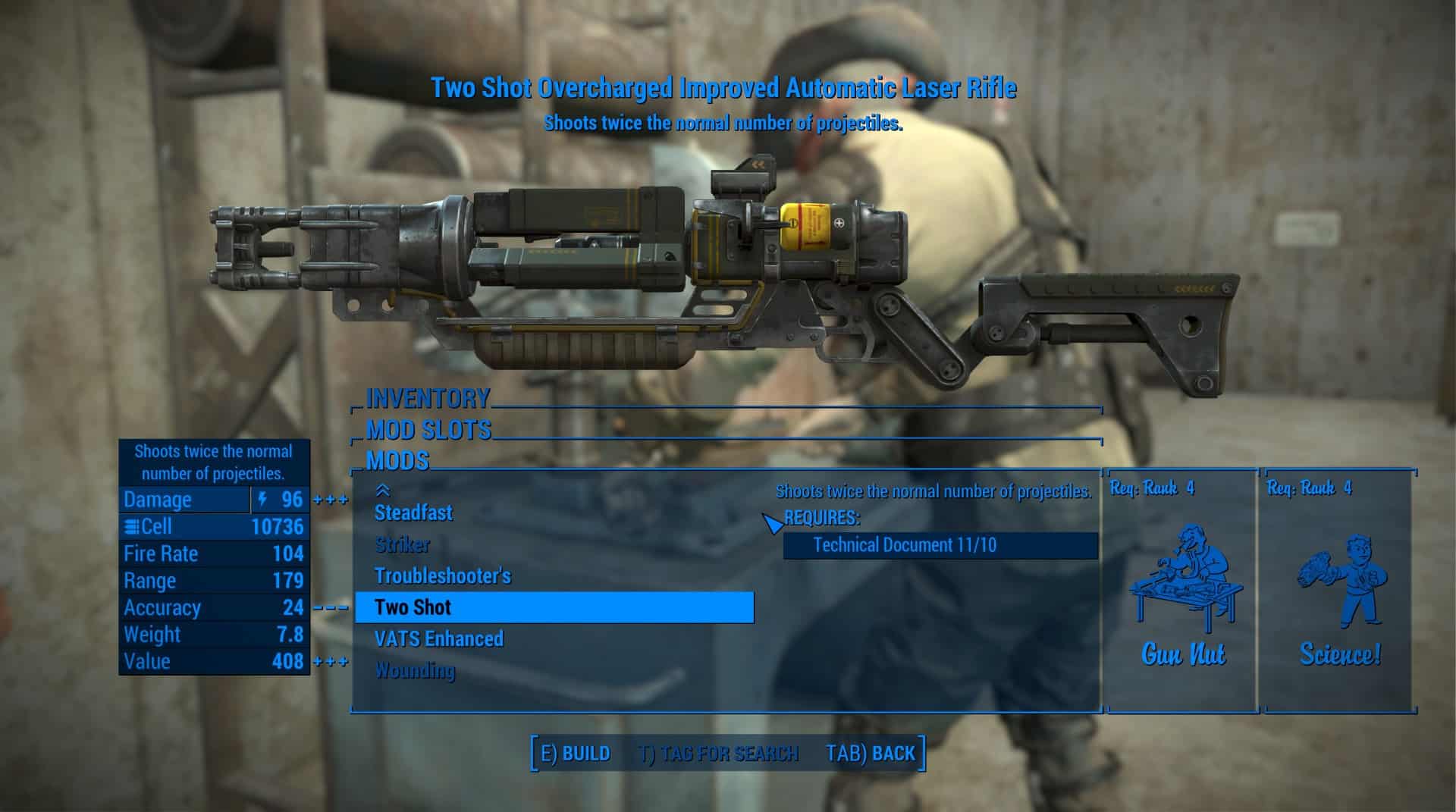Image resolution: width=1456 pixels, height=812 pixels.
Task: Activate Tag for Search
Action: coord(718,754)
